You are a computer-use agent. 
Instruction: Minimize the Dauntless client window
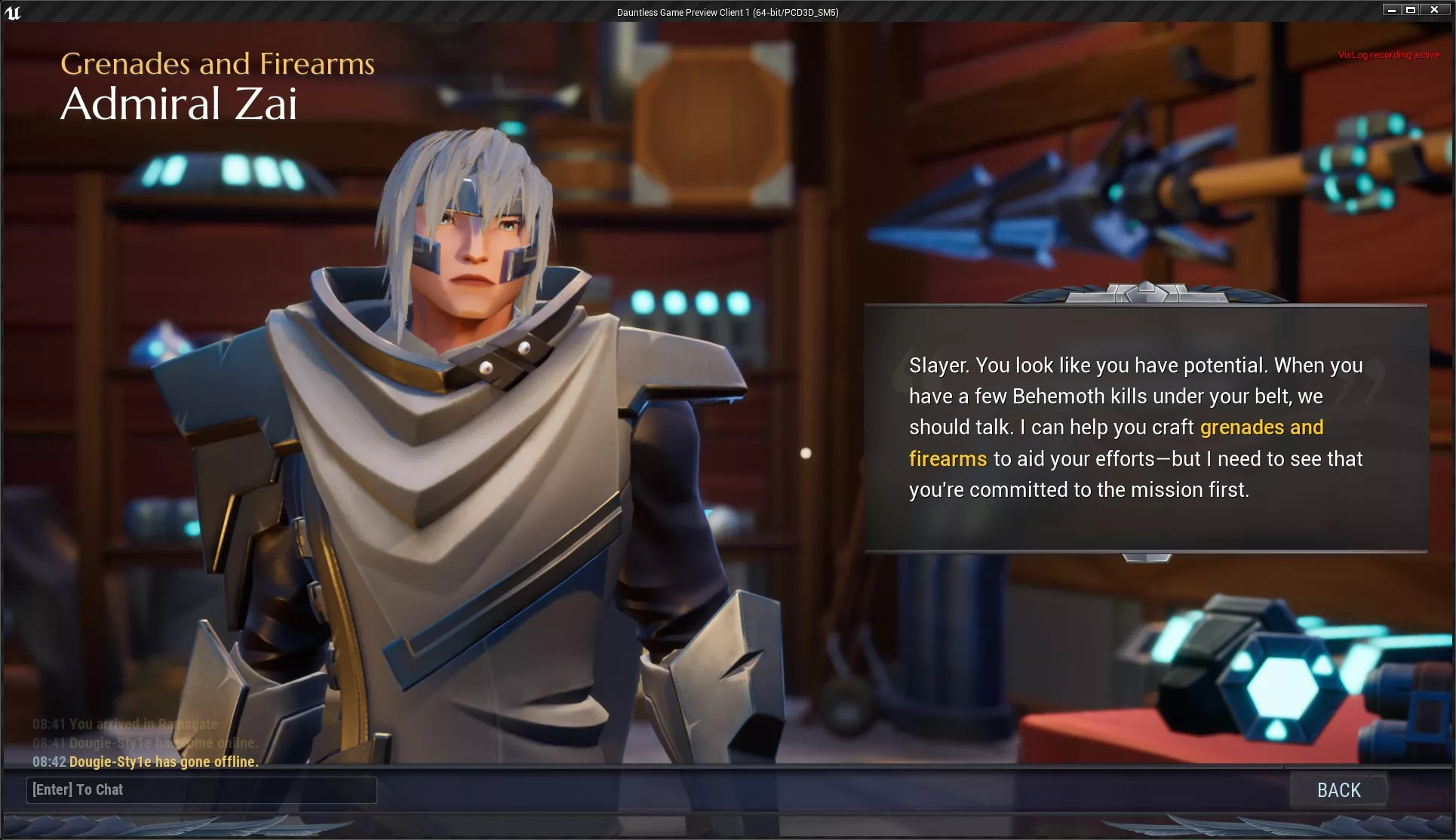pyautogui.click(x=1392, y=10)
